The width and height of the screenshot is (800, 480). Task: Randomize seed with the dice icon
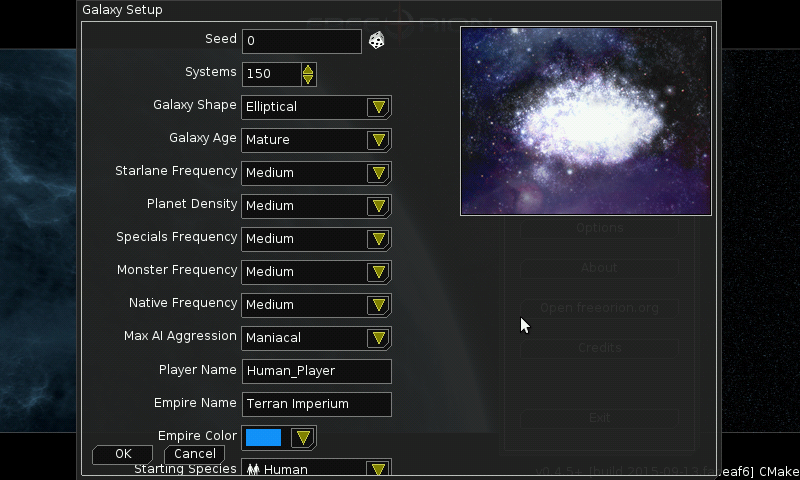pyautogui.click(x=377, y=41)
